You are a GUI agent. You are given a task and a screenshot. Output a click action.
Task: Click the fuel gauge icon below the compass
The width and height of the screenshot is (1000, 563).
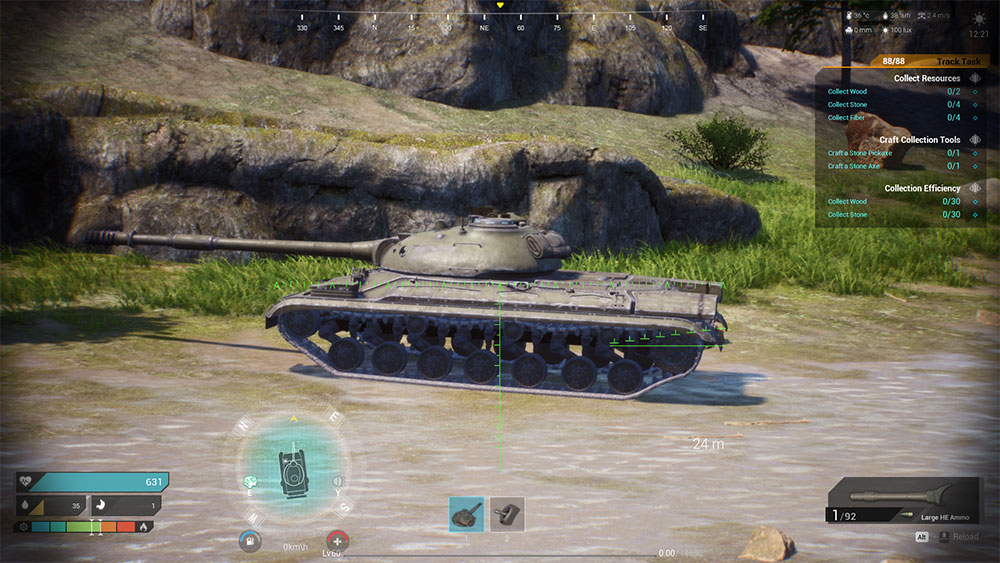pyautogui.click(x=249, y=540)
